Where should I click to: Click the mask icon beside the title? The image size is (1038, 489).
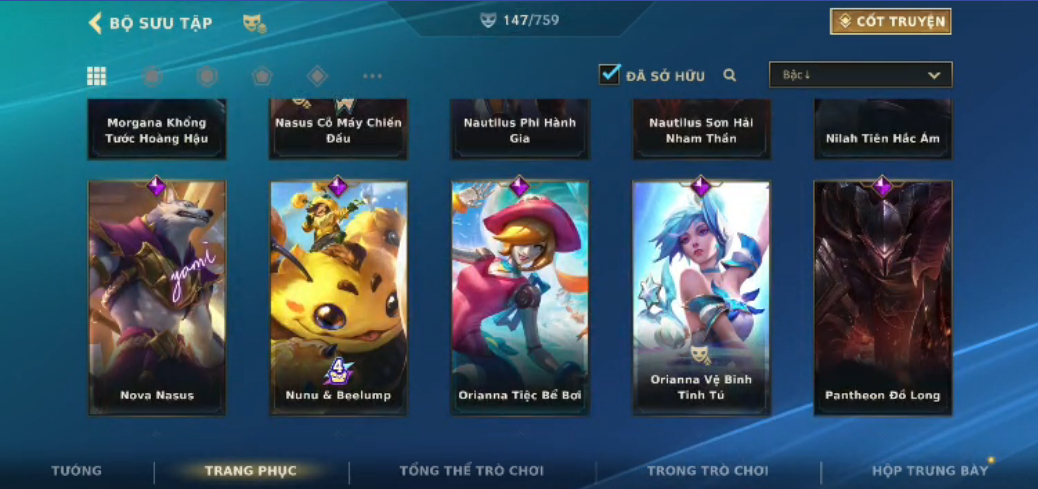[x=253, y=23]
